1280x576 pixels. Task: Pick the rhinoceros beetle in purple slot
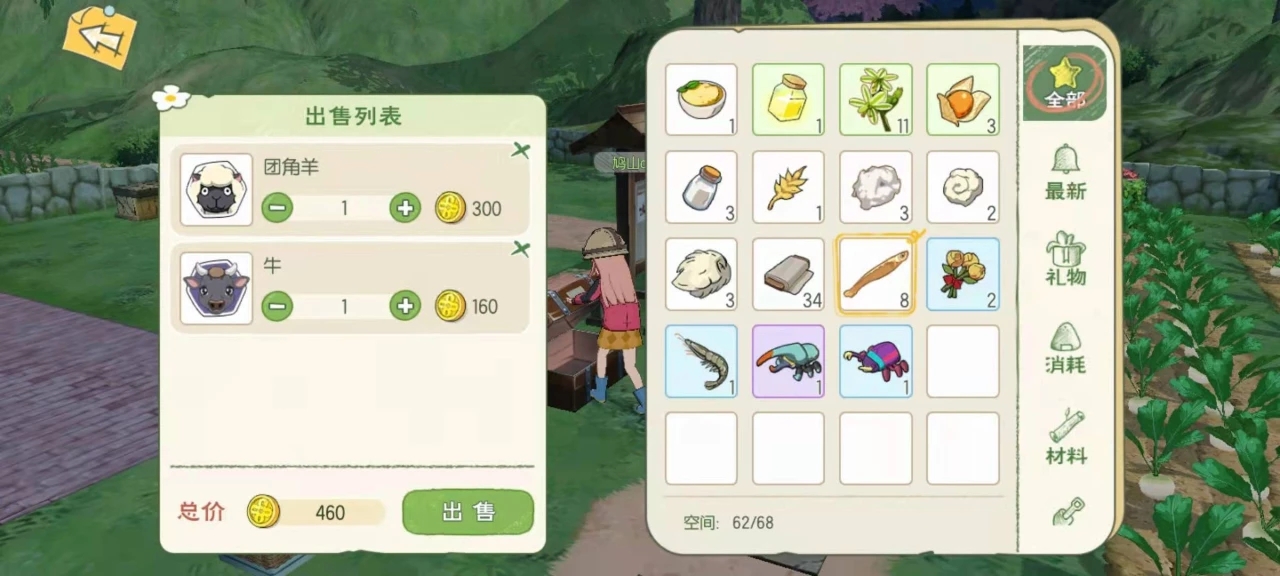(x=788, y=361)
